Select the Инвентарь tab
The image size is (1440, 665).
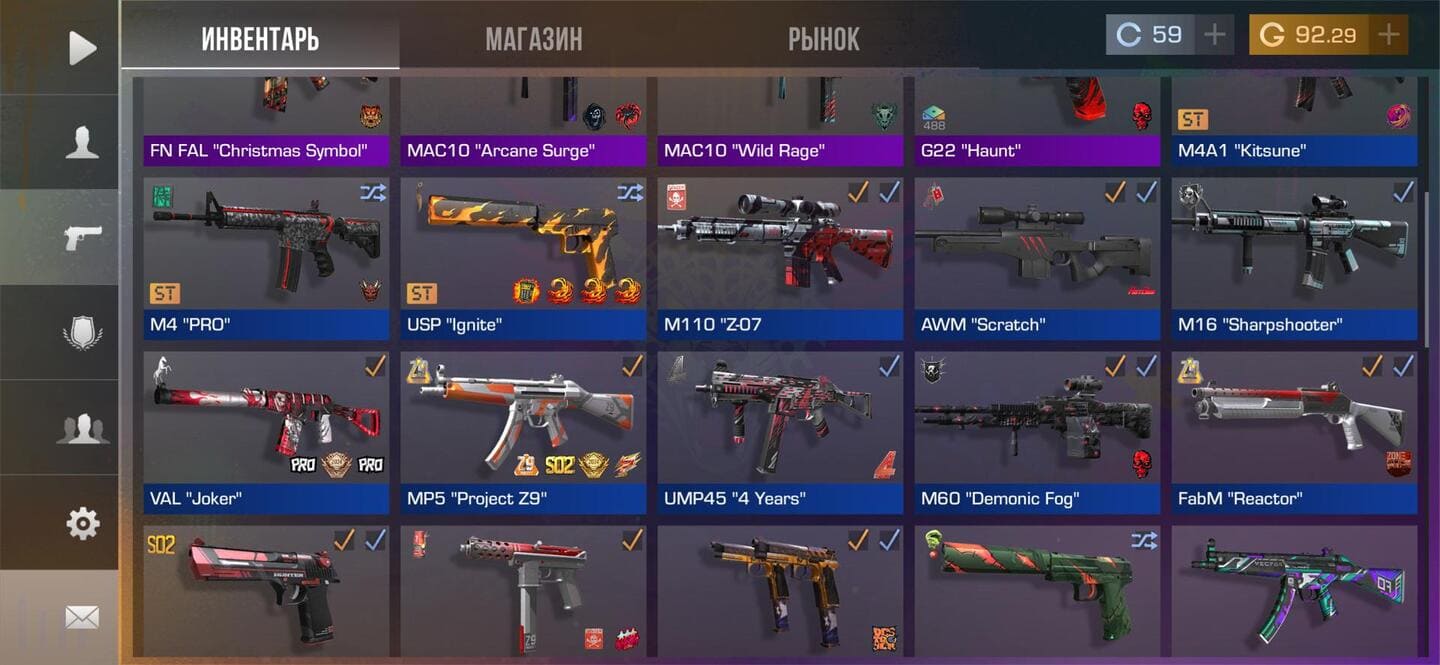tap(260, 39)
